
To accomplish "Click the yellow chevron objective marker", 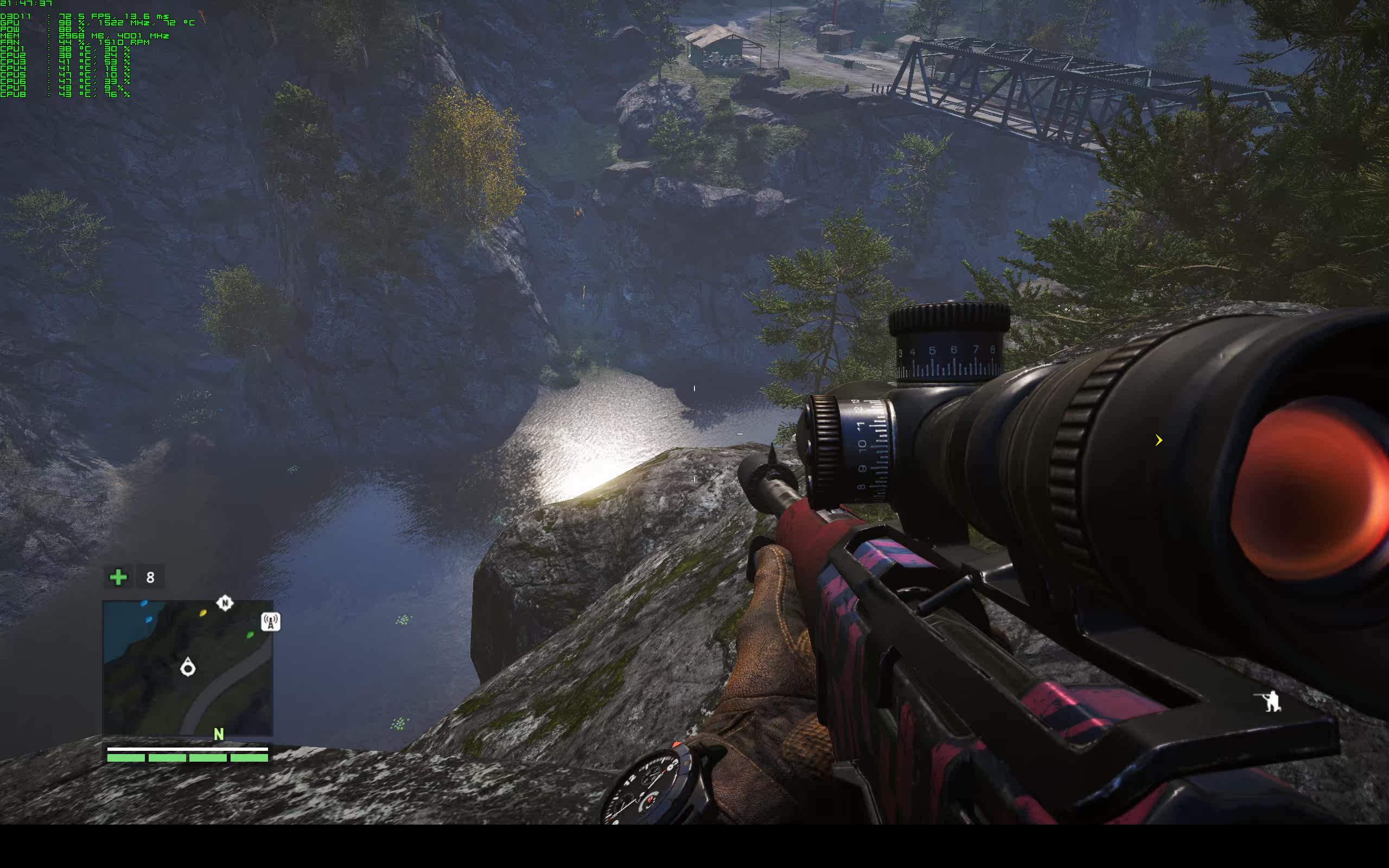I will click(x=1158, y=441).
